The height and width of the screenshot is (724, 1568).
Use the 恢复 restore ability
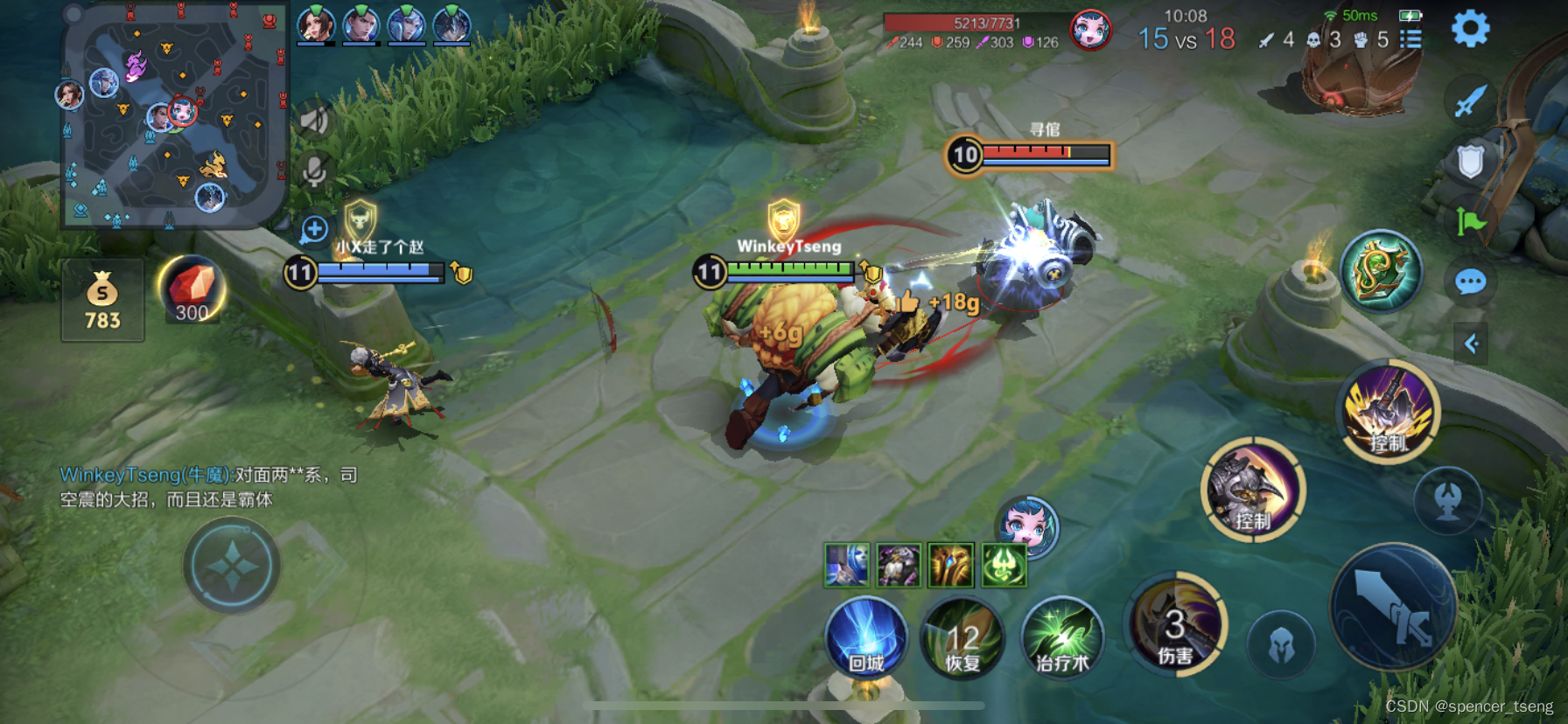pyautogui.click(x=962, y=638)
